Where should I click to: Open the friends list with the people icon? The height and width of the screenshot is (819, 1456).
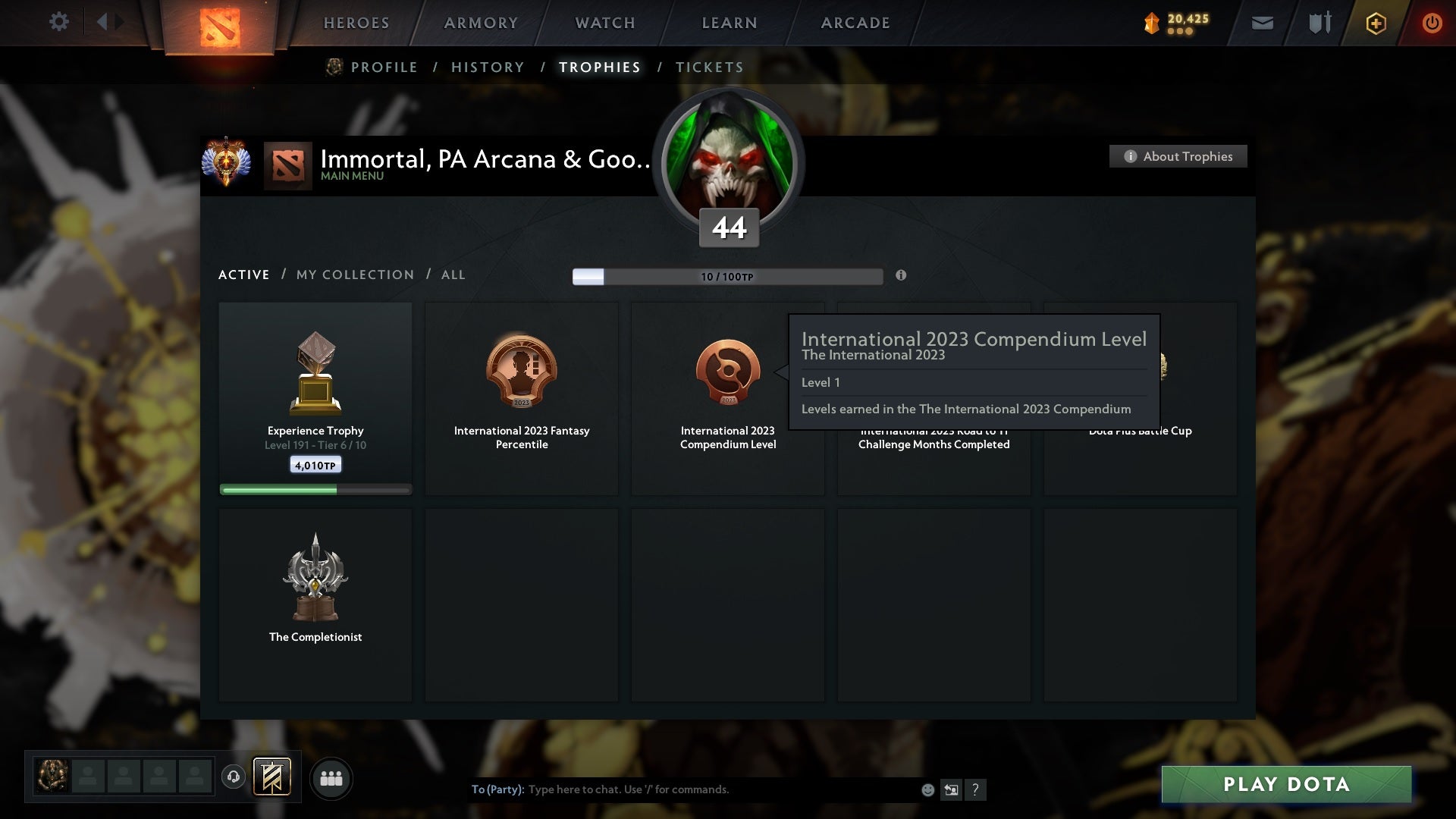tap(331, 778)
